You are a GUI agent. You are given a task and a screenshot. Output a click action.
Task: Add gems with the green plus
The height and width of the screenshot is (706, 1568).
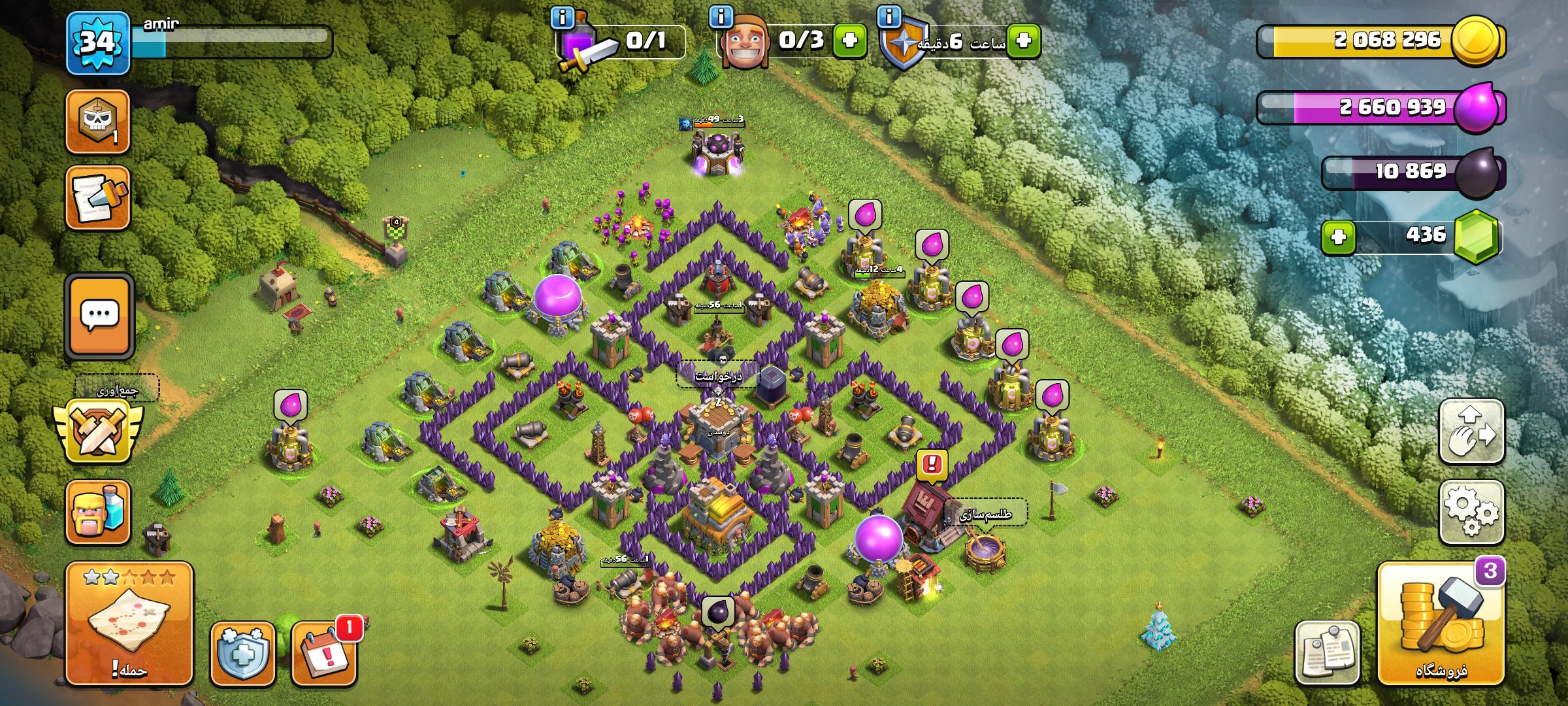tap(1338, 237)
